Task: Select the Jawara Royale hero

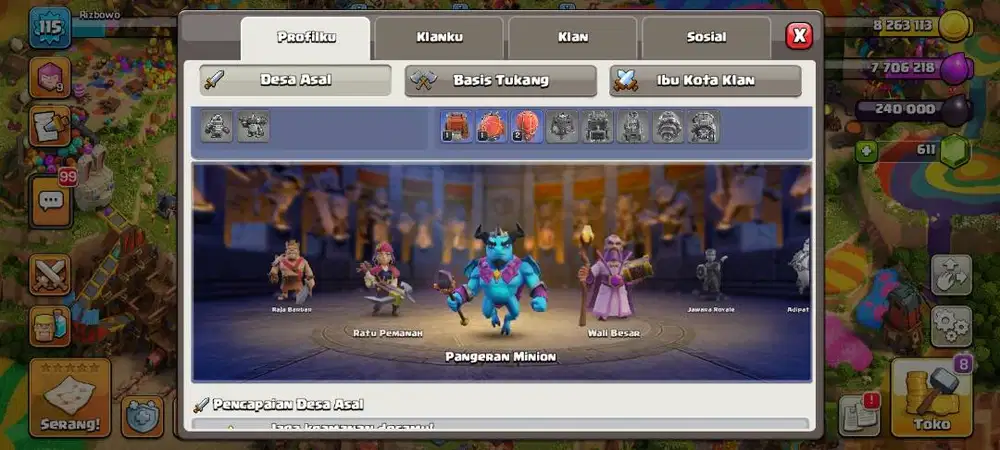Action: pos(711,275)
